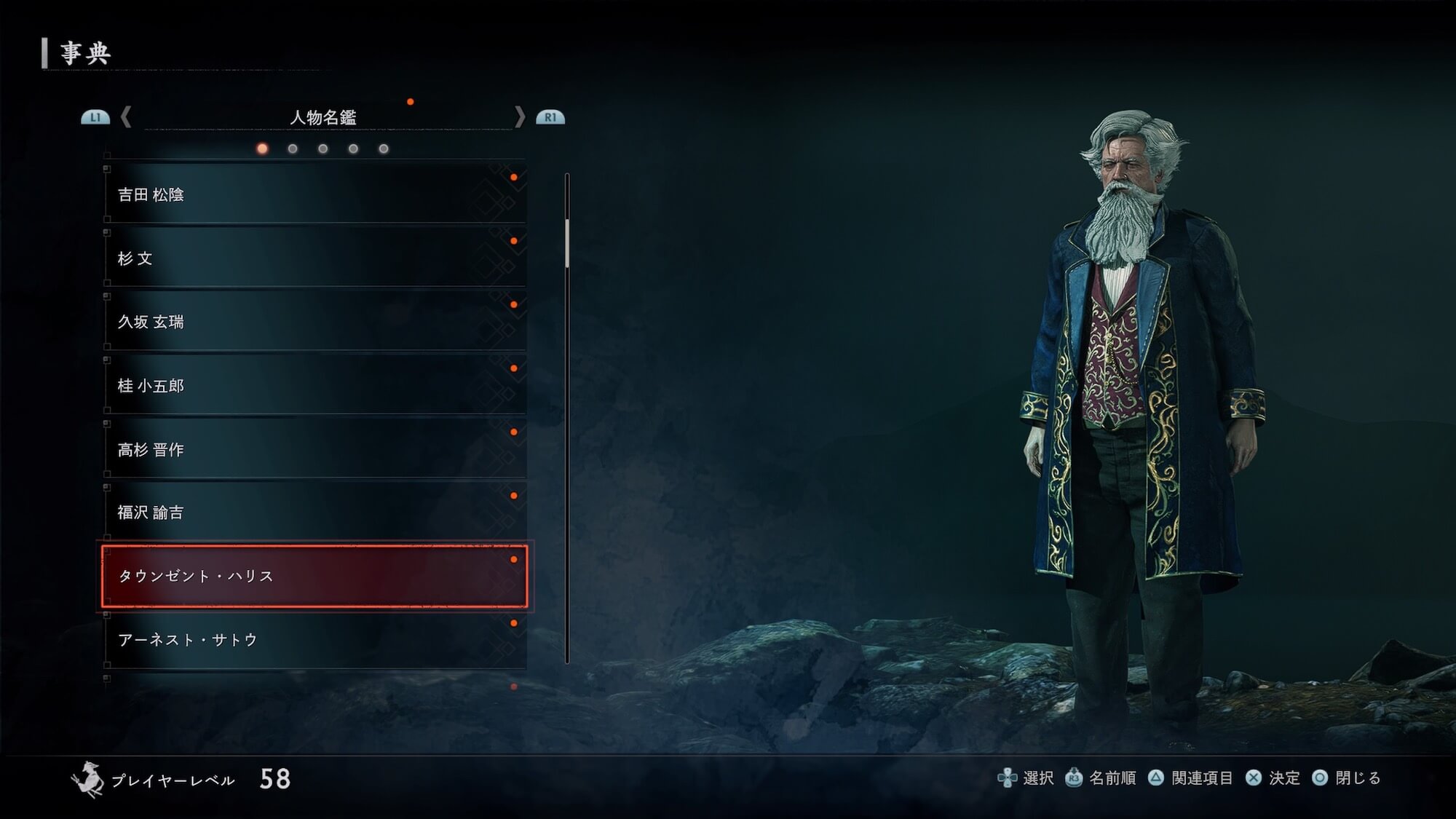Open the 杉 文 character entry

314,258
